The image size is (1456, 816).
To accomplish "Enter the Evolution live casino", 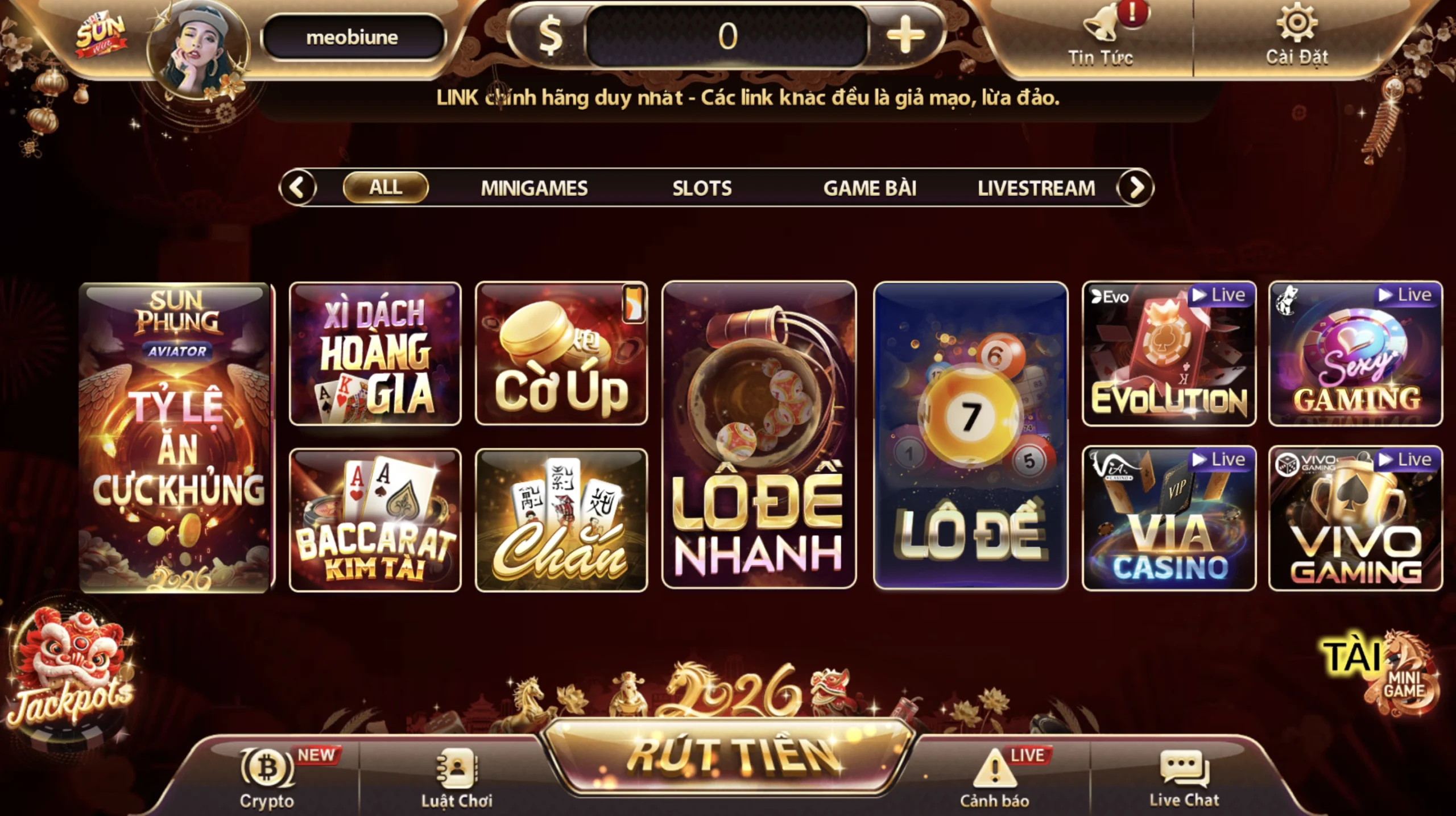I will click(x=1169, y=354).
